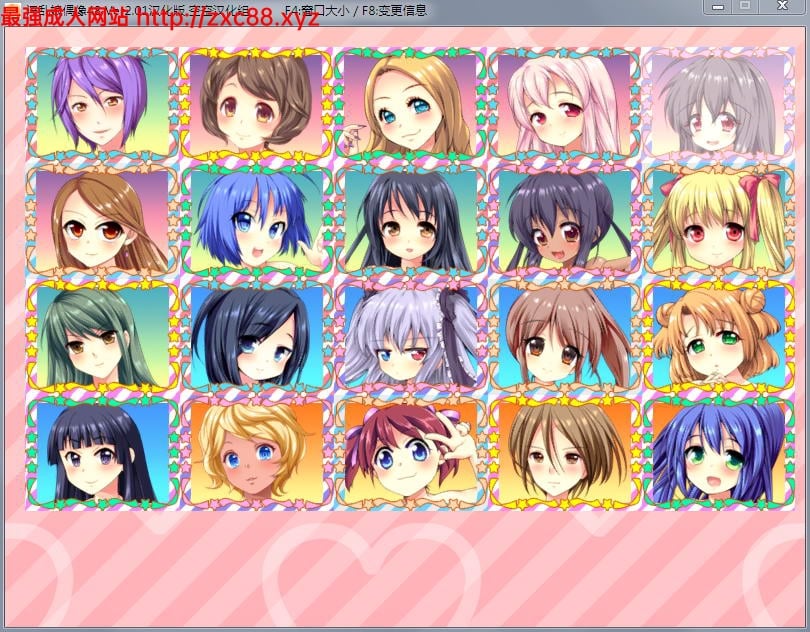Pick the dark-skinned girl with black twin-tails

tap(564, 220)
